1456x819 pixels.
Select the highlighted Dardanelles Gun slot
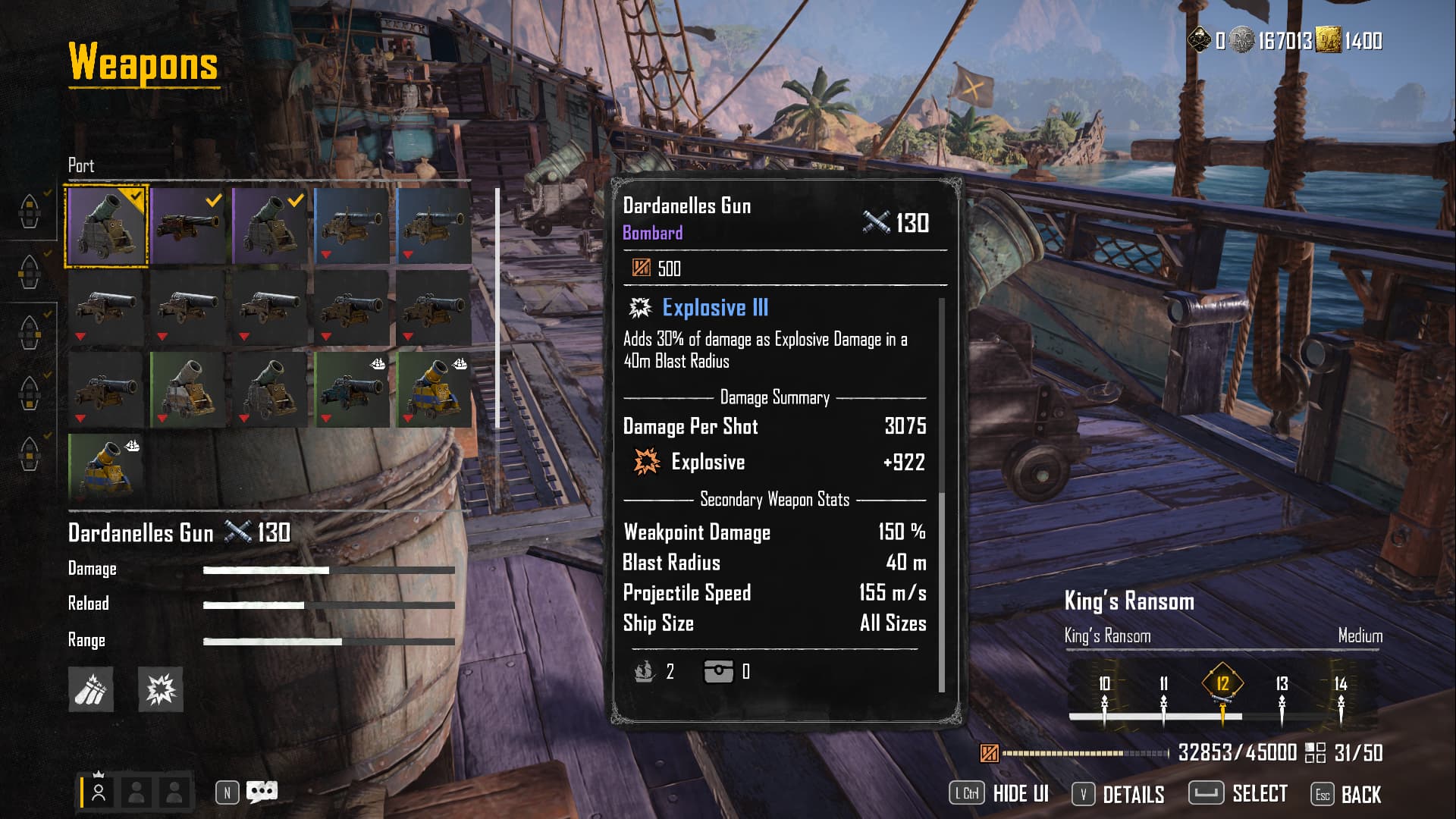tap(106, 226)
